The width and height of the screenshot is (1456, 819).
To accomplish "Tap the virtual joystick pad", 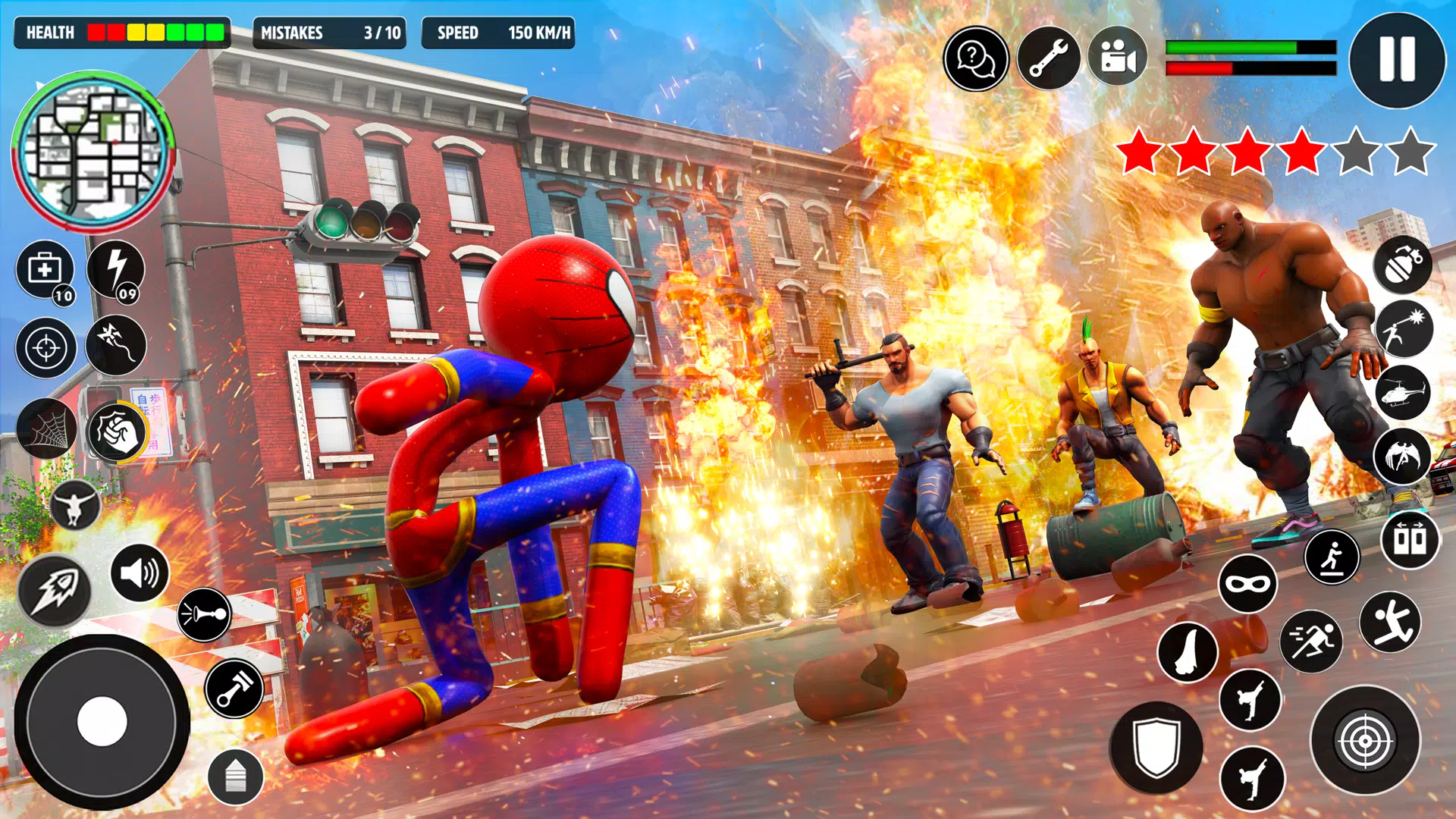I will click(102, 722).
